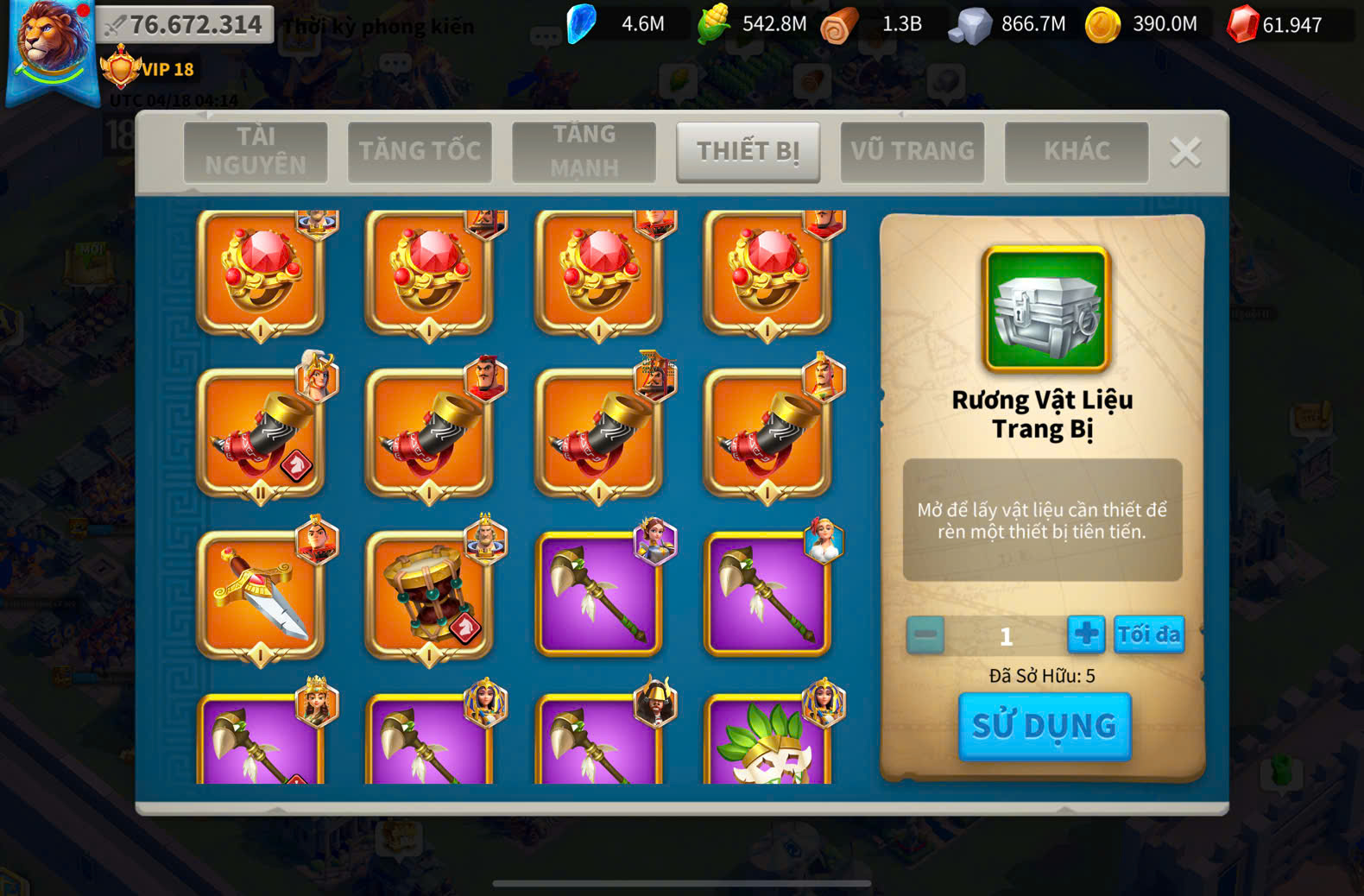Show the Thiết Bị tab
The height and width of the screenshot is (896, 1364).
[x=748, y=152]
